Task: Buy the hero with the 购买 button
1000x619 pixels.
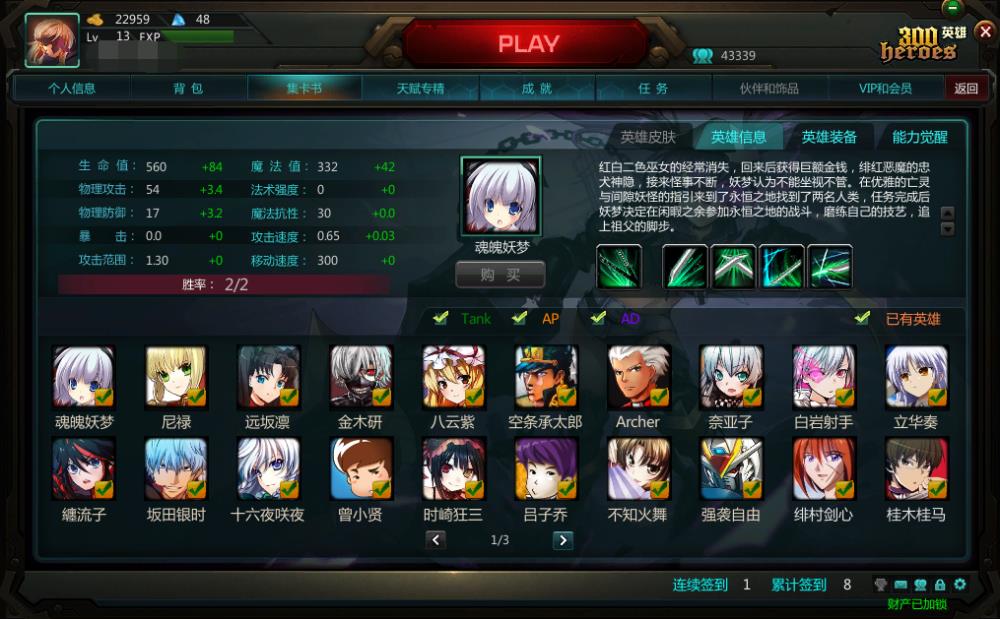Action: (x=500, y=274)
